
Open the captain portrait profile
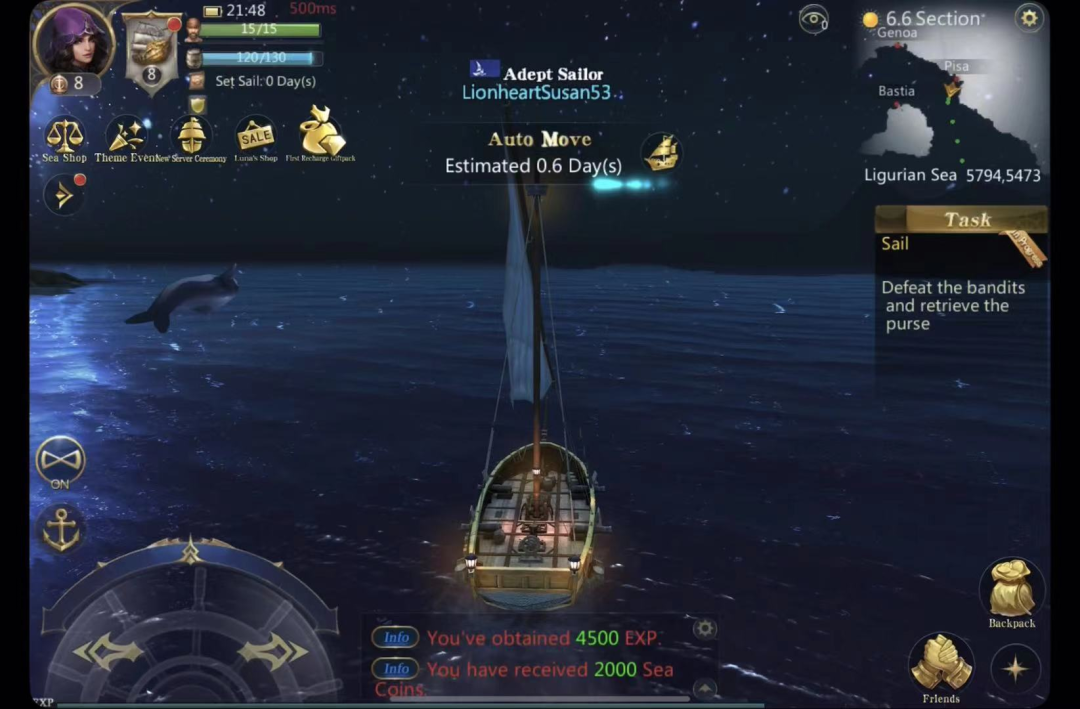[x=72, y=42]
